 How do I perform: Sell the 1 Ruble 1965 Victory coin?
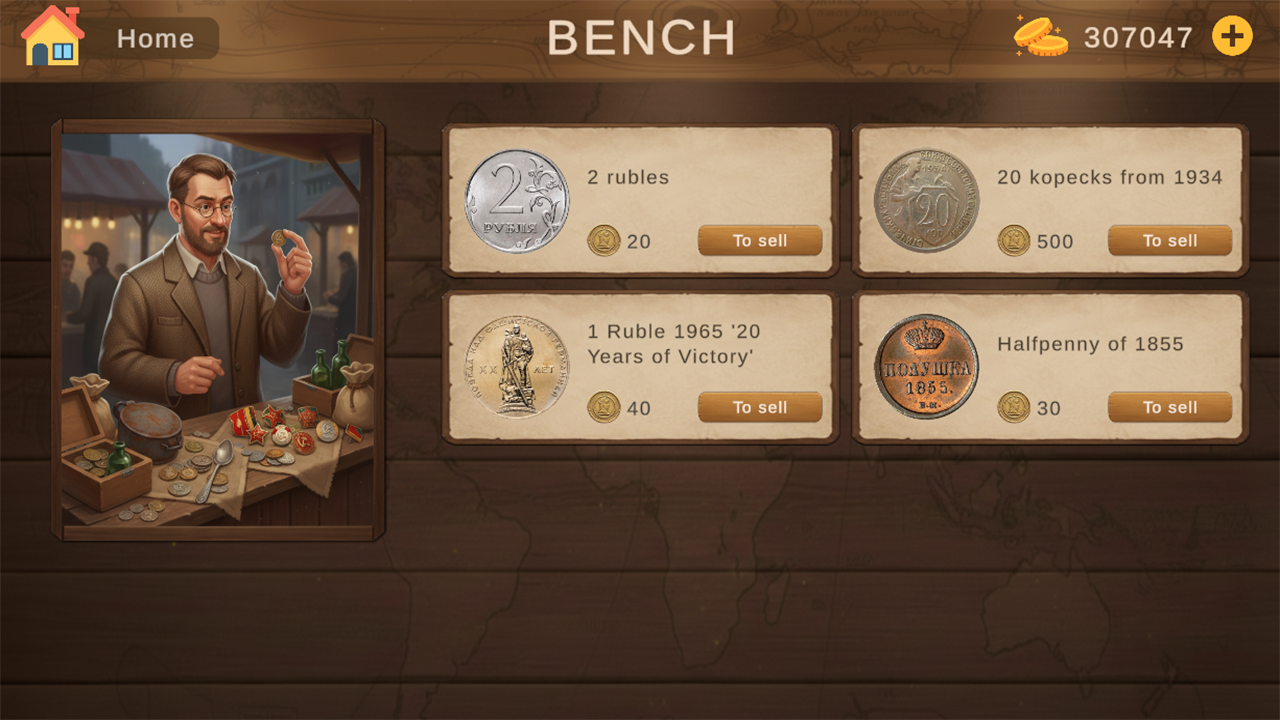(x=759, y=407)
